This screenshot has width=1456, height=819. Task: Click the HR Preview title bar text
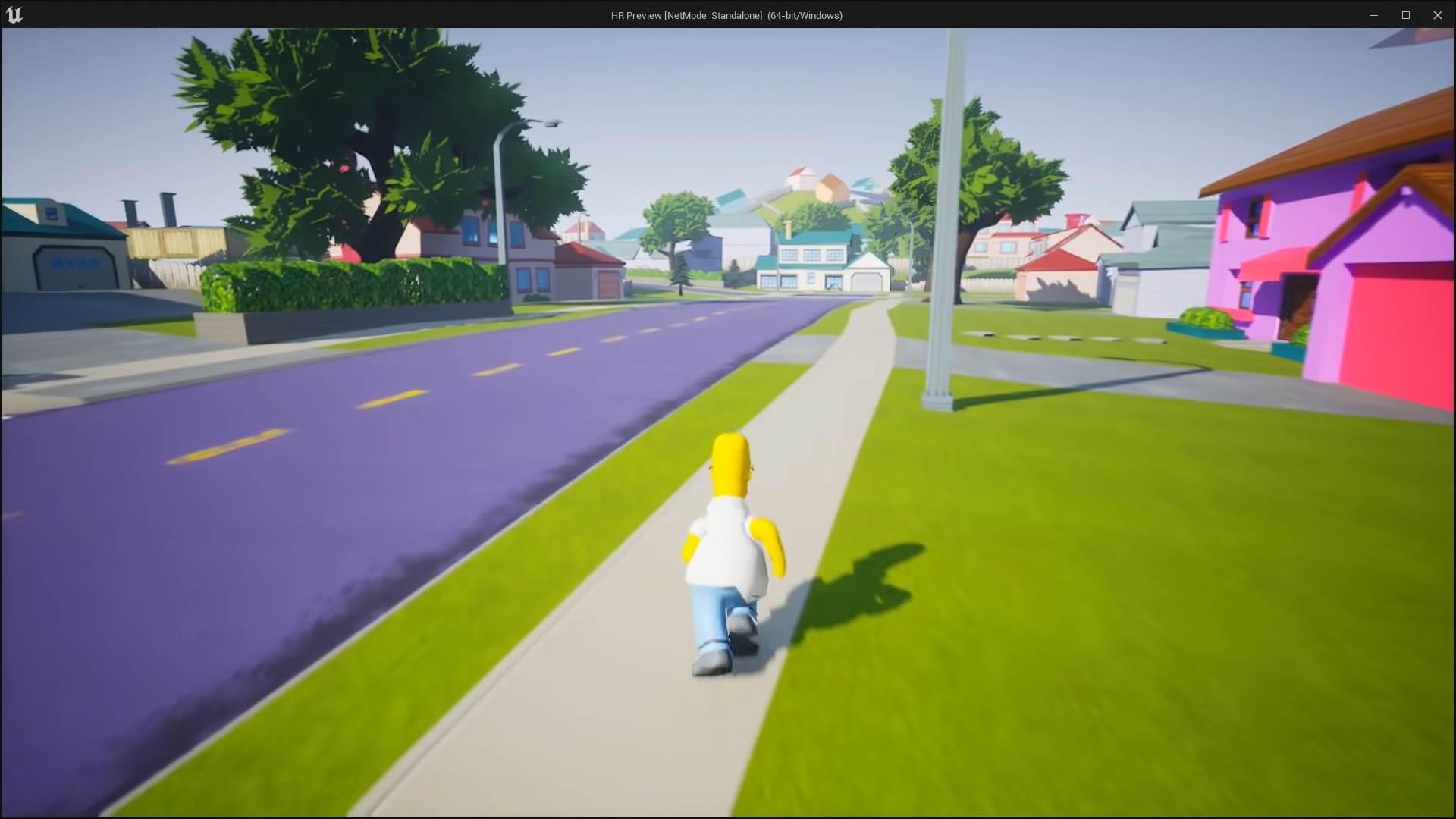pyautogui.click(x=726, y=14)
